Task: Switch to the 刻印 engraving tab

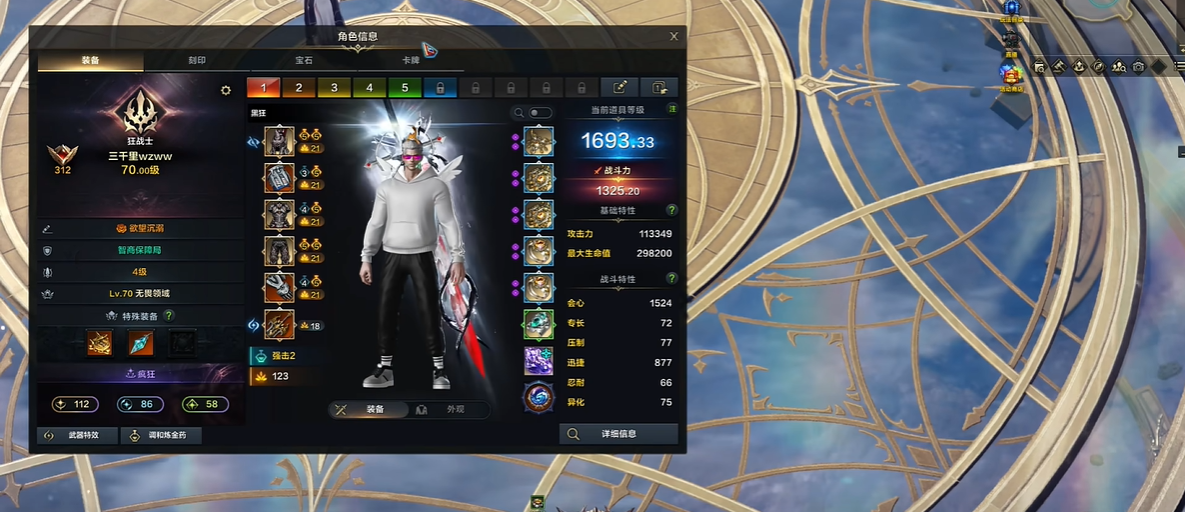Action: pyautogui.click(x=197, y=61)
